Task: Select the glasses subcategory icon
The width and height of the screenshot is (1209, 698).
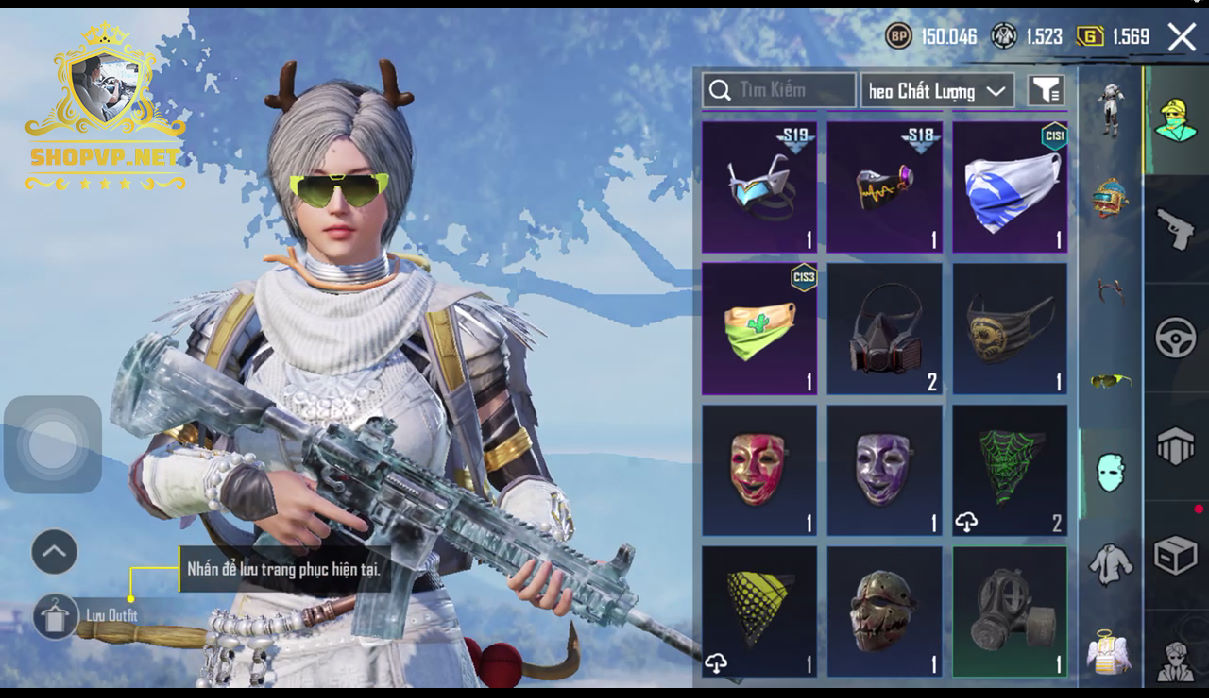Action: (x=1110, y=380)
